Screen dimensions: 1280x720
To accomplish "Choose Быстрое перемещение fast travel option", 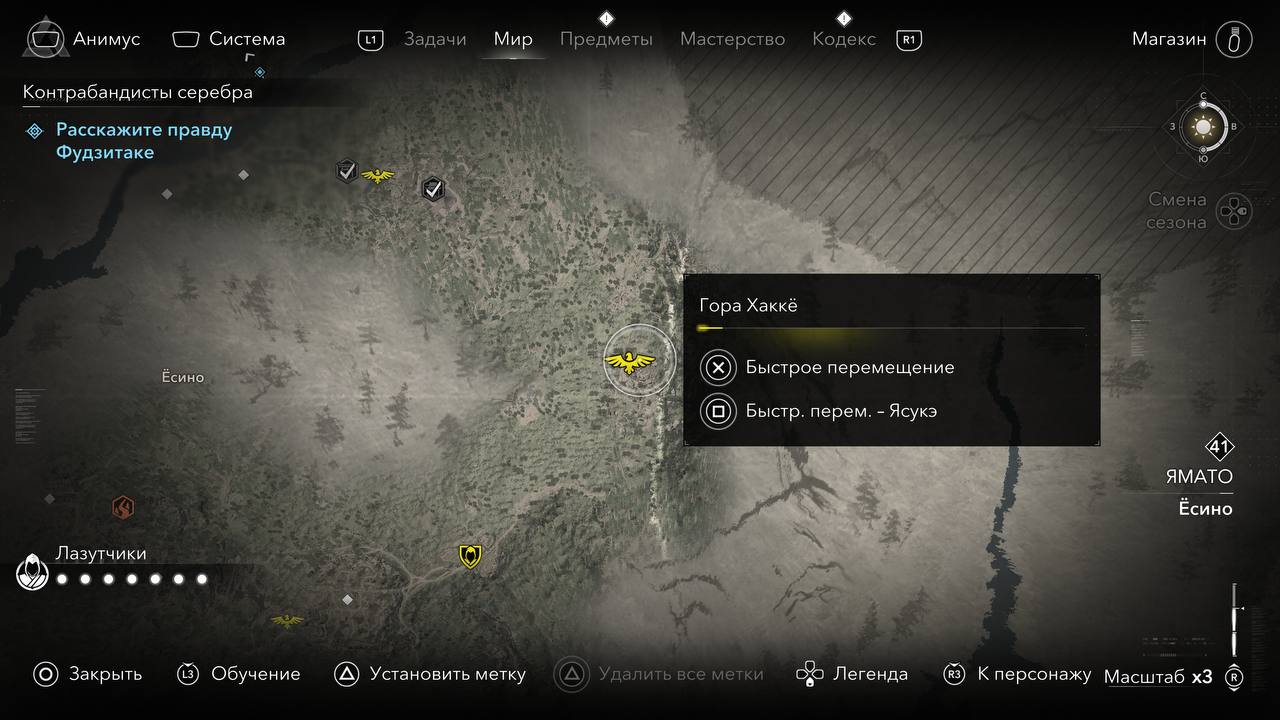I will tap(849, 368).
